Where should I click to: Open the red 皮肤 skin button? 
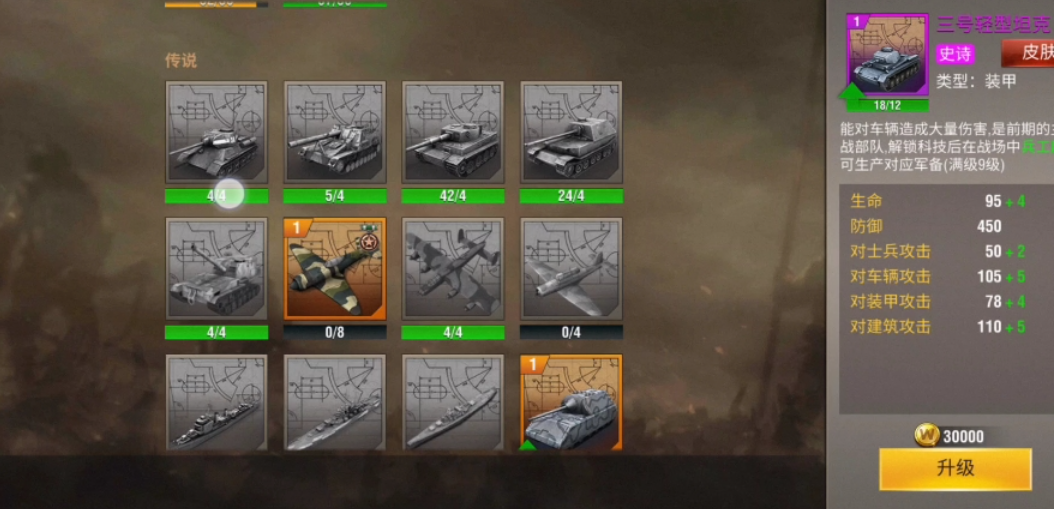tap(1028, 53)
